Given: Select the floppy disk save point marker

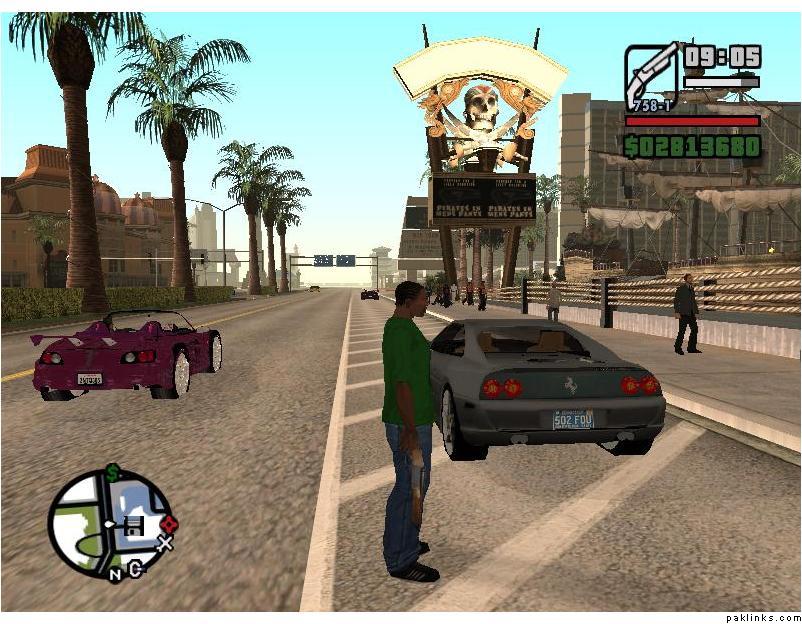Looking at the screenshot, I should pyautogui.click(x=135, y=524).
